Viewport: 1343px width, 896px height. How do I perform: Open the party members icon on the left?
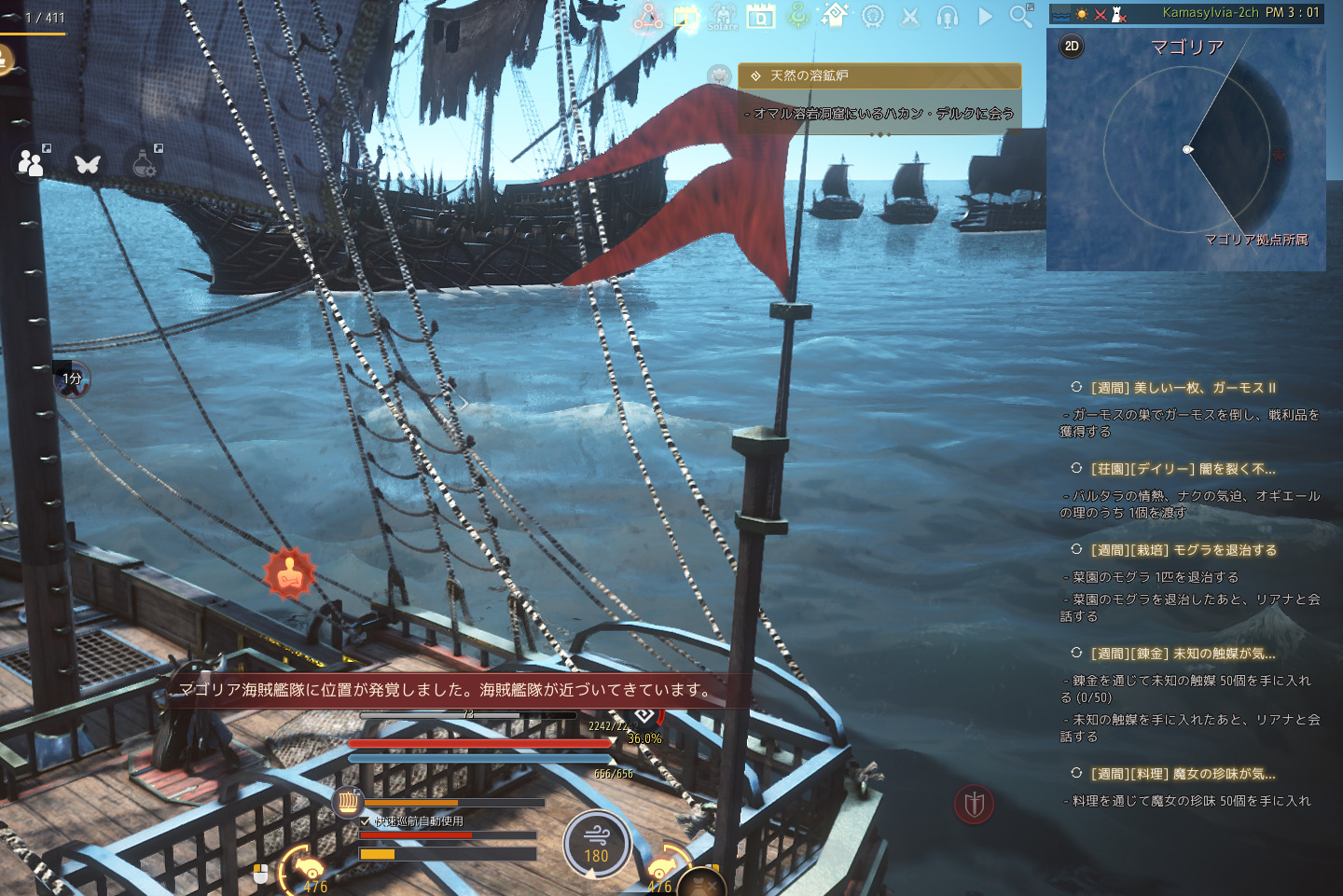pyautogui.click(x=31, y=164)
